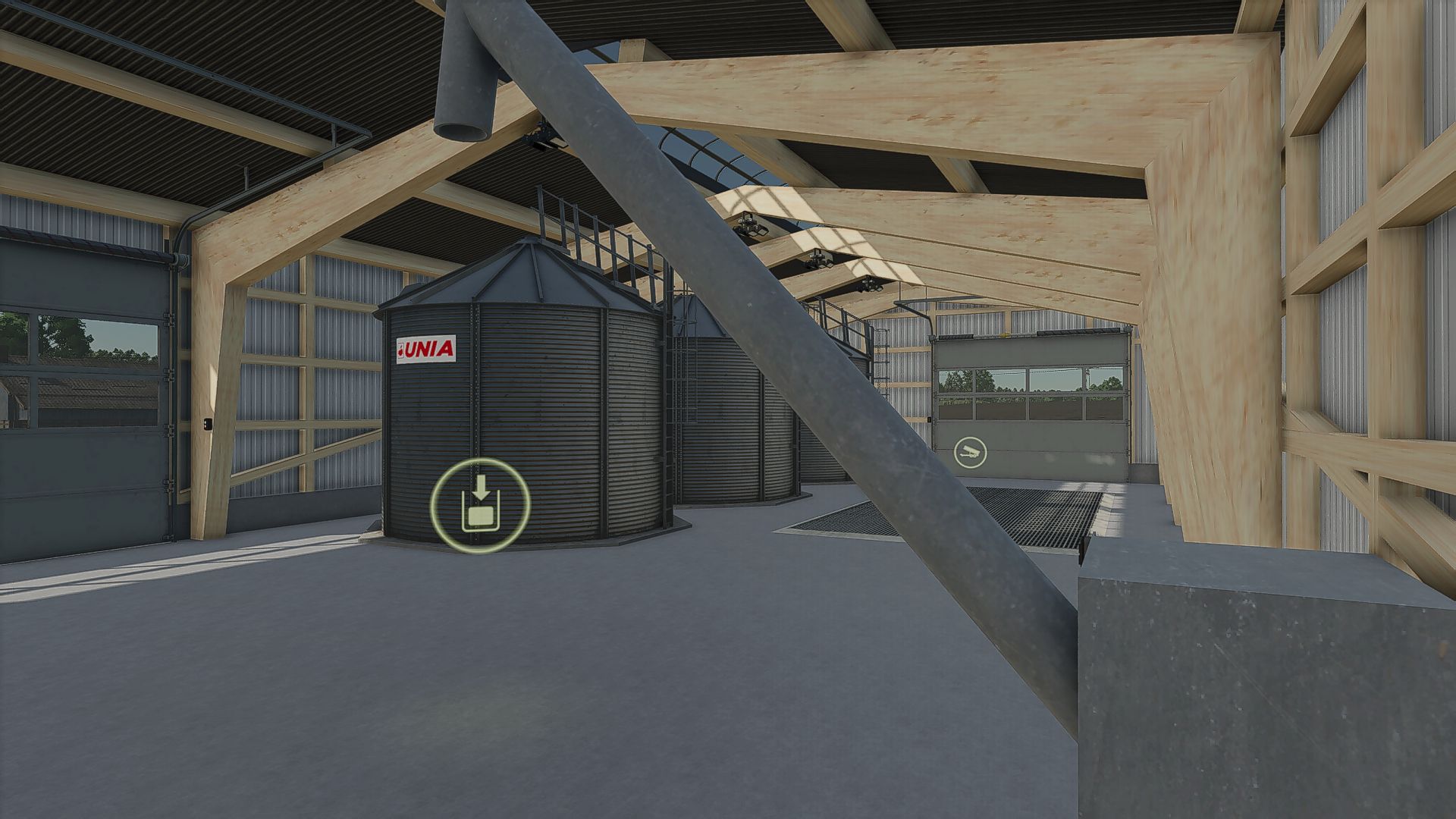1456x819 pixels.
Task: Click the red UNIA lettering on the label
Action: (431, 350)
